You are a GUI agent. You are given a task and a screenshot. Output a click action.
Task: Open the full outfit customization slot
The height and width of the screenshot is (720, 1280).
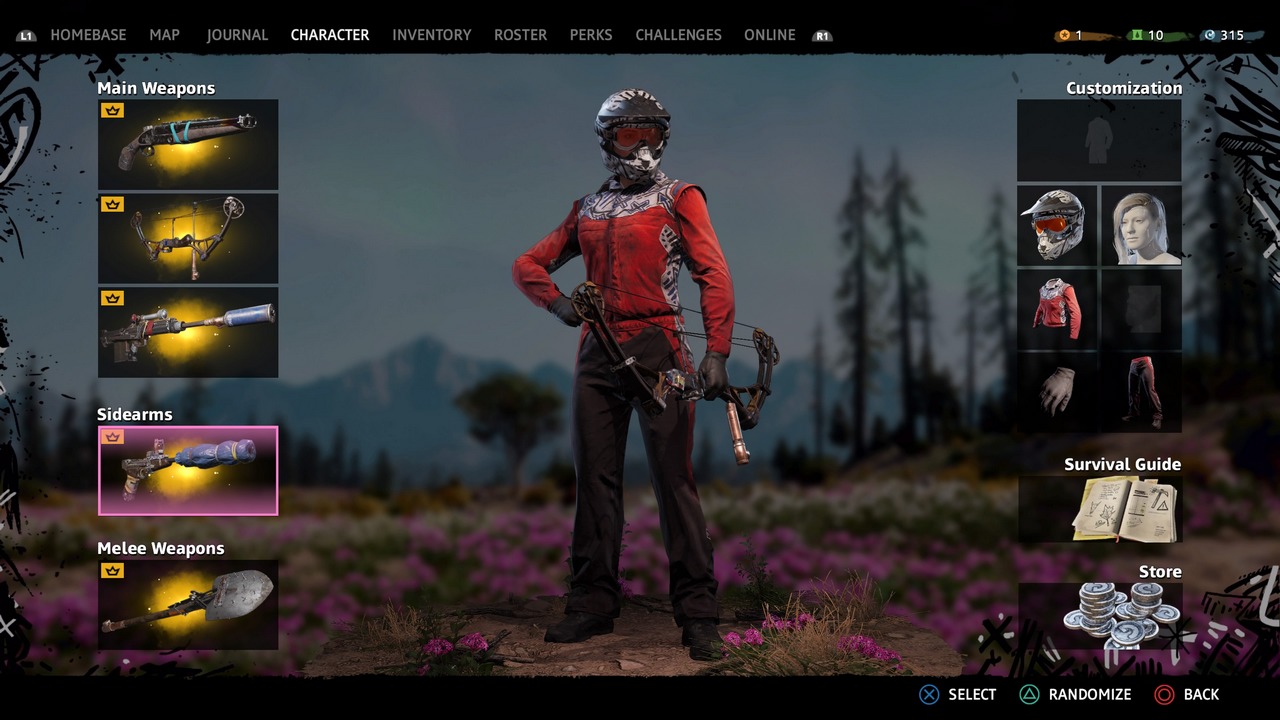(x=1099, y=140)
